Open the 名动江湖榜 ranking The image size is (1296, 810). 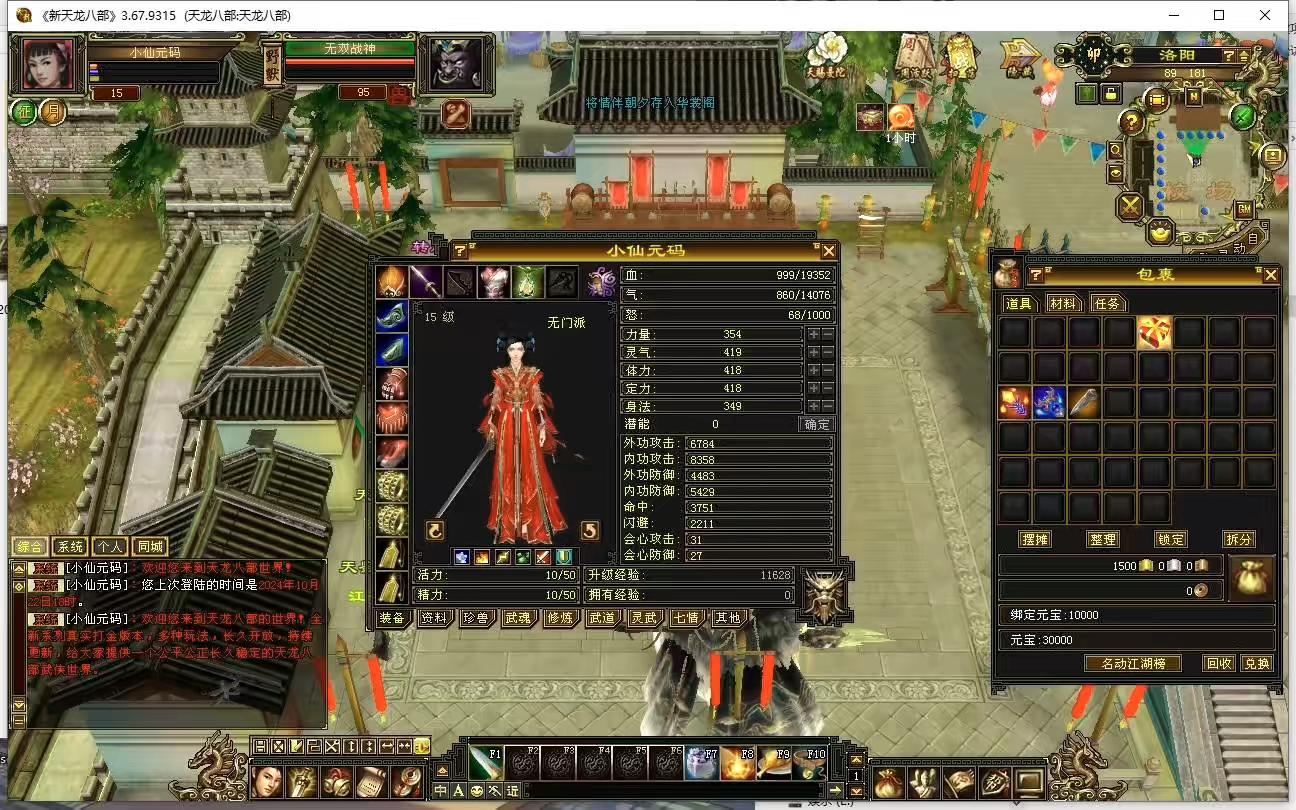coord(1133,663)
